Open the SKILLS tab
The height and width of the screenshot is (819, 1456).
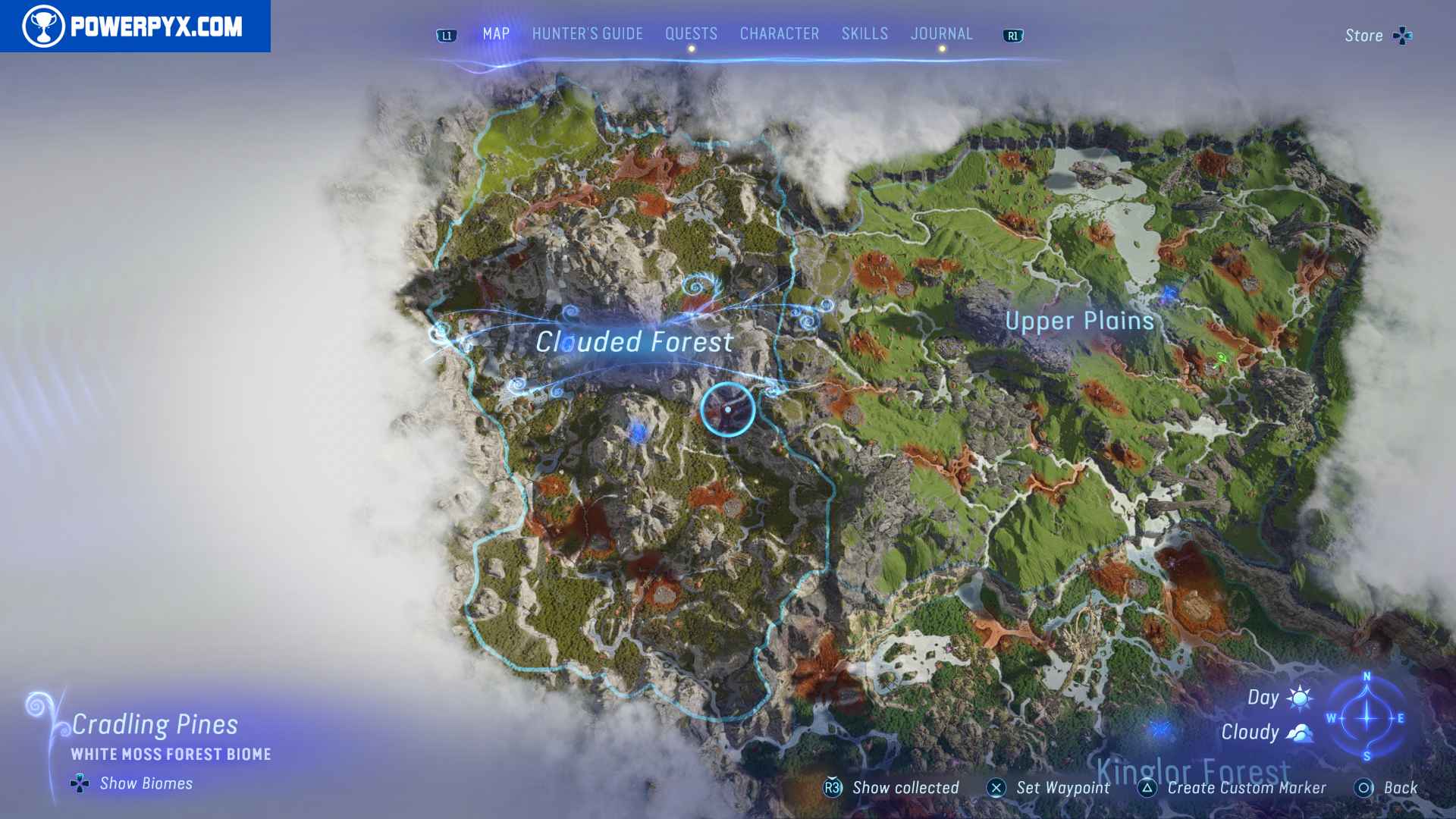pyautogui.click(x=864, y=33)
